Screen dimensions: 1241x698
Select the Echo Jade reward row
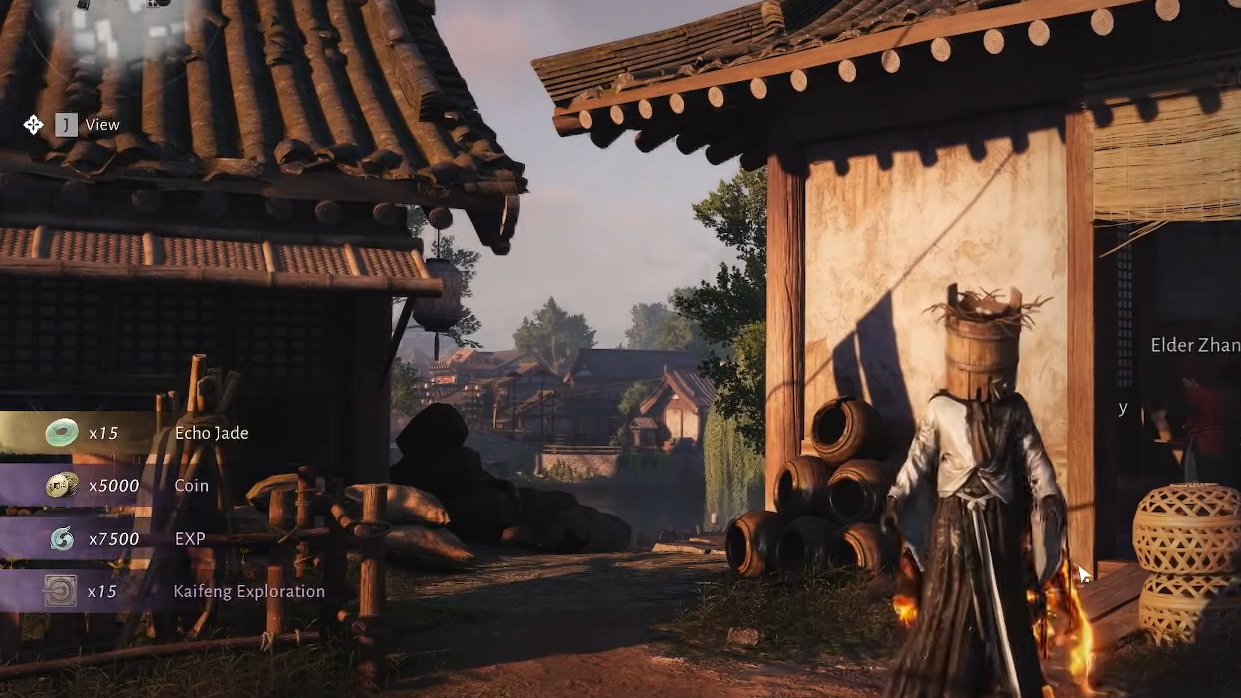coord(150,433)
